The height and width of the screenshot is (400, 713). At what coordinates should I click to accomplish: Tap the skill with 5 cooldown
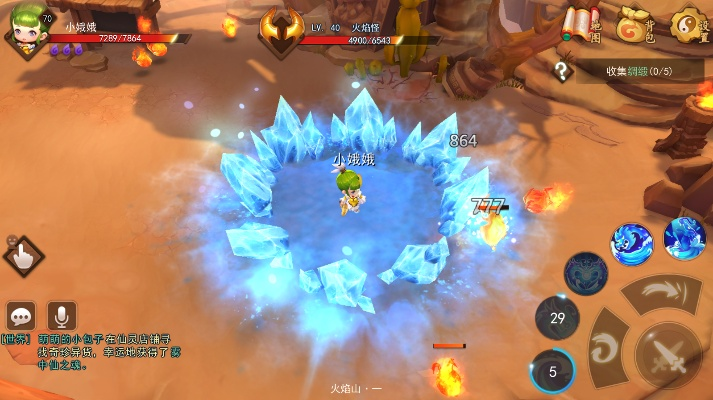pyautogui.click(x=552, y=371)
